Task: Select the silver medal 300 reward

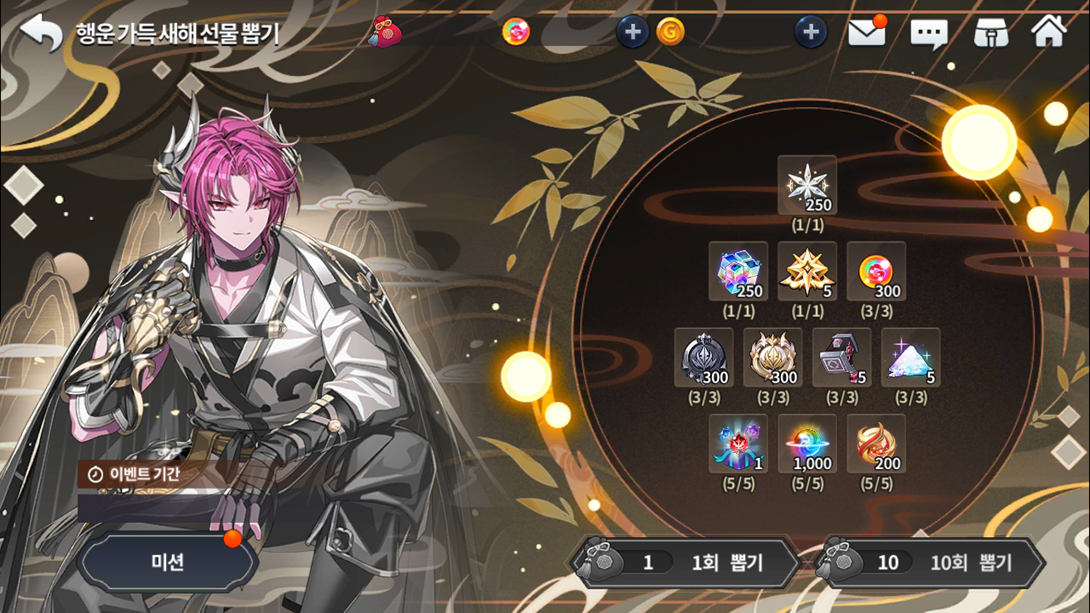Action: pos(704,358)
